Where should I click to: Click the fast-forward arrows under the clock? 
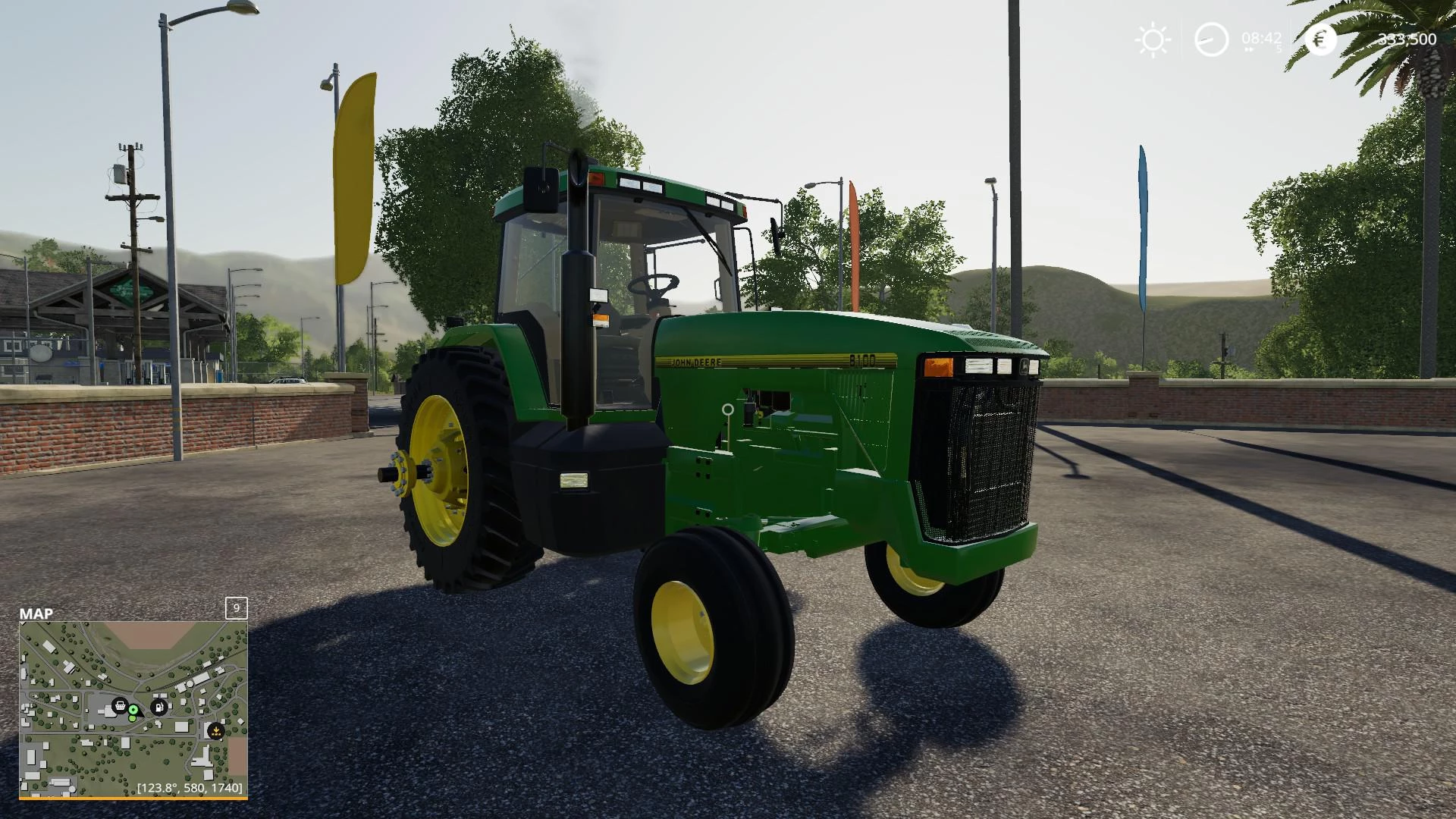tap(1249, 49)
